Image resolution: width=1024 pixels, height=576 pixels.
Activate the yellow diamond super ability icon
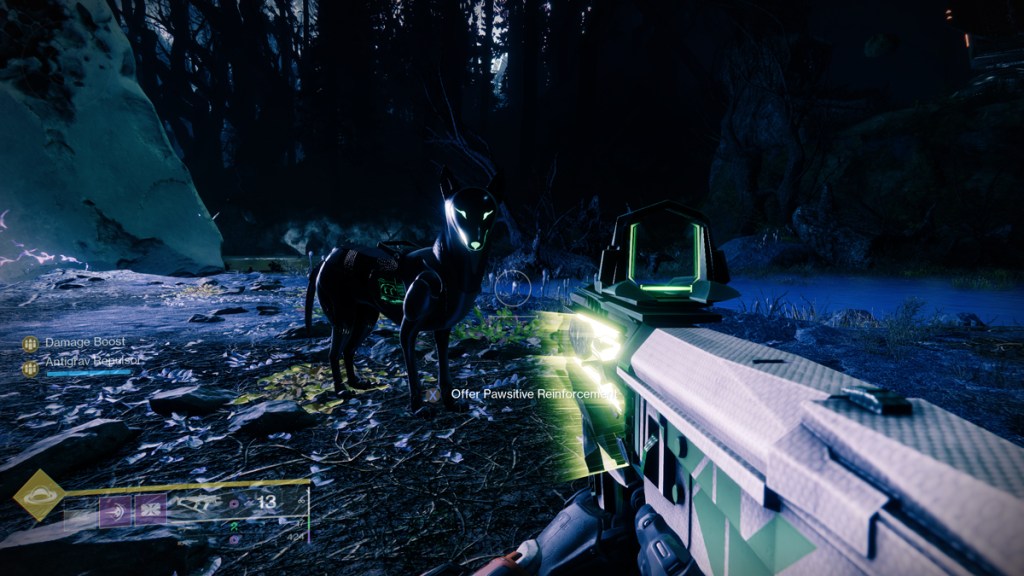pos(39,495)
